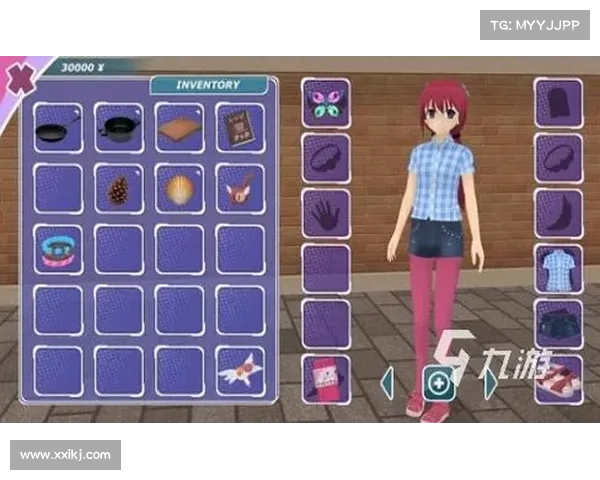
Task: Open the pink patterned item equipment slot
Action: (326, 380)
